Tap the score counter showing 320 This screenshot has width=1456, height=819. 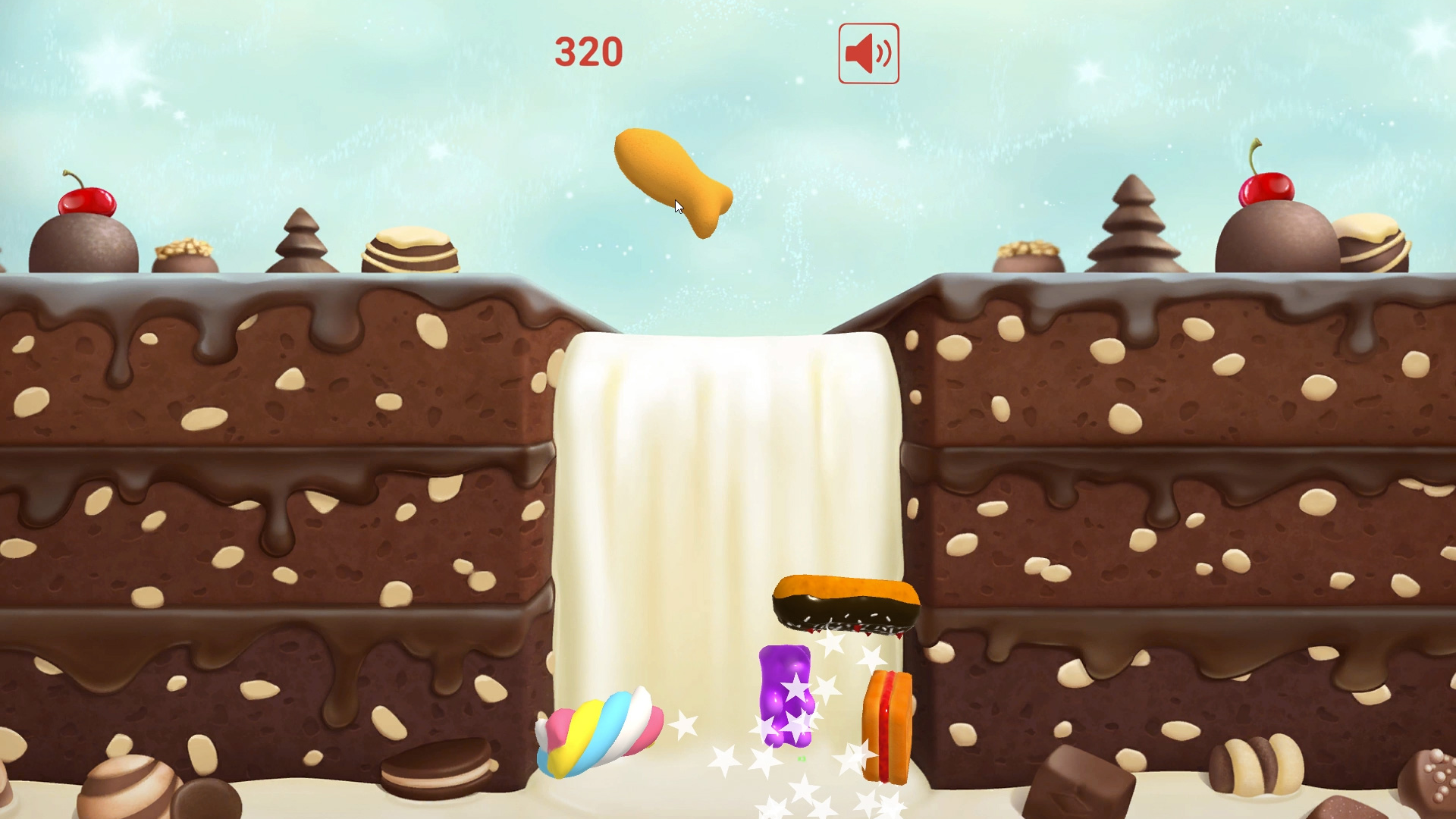click(x=590, y=52)
